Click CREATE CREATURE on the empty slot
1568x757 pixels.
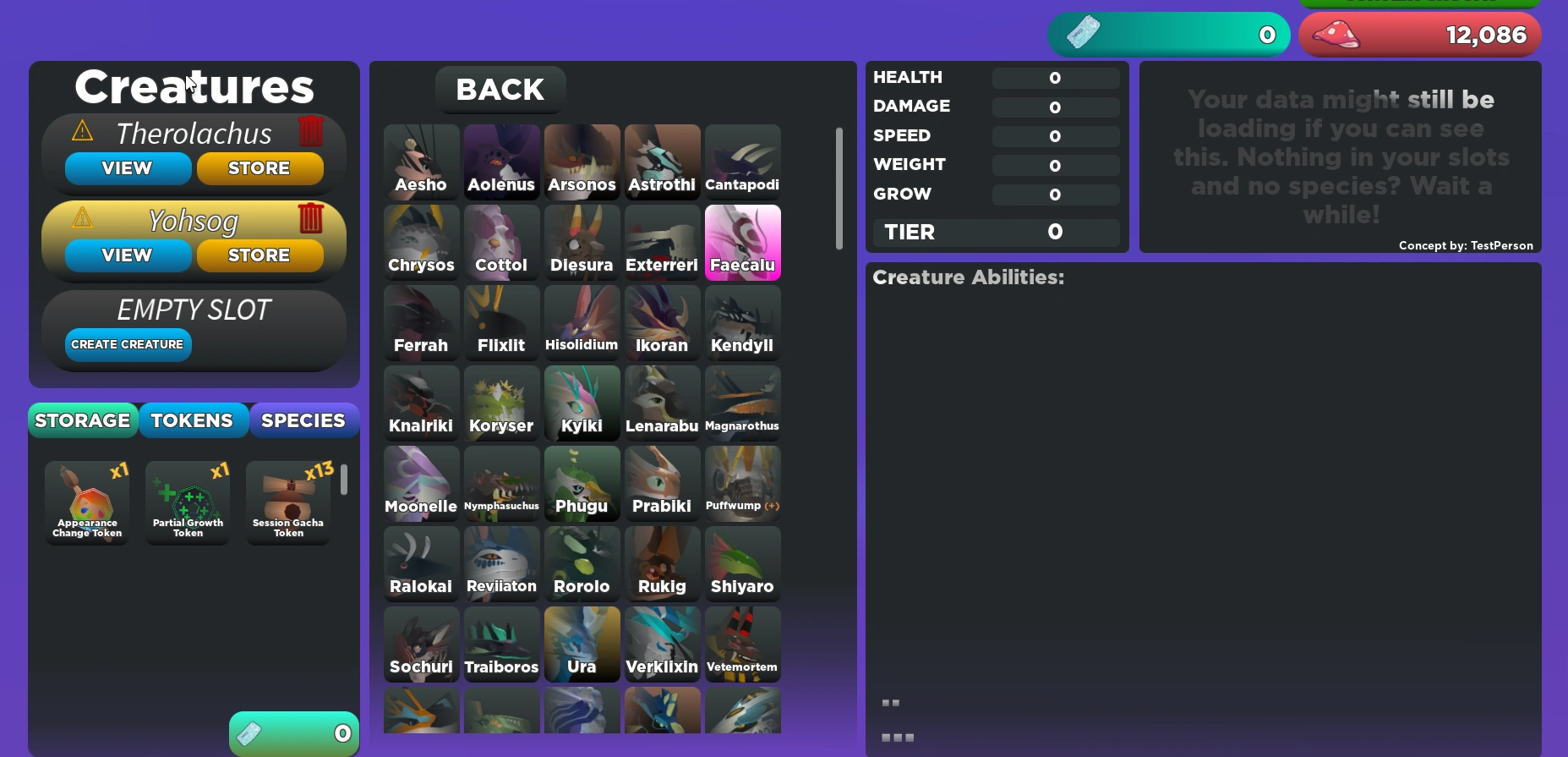(x=127, y=344)
